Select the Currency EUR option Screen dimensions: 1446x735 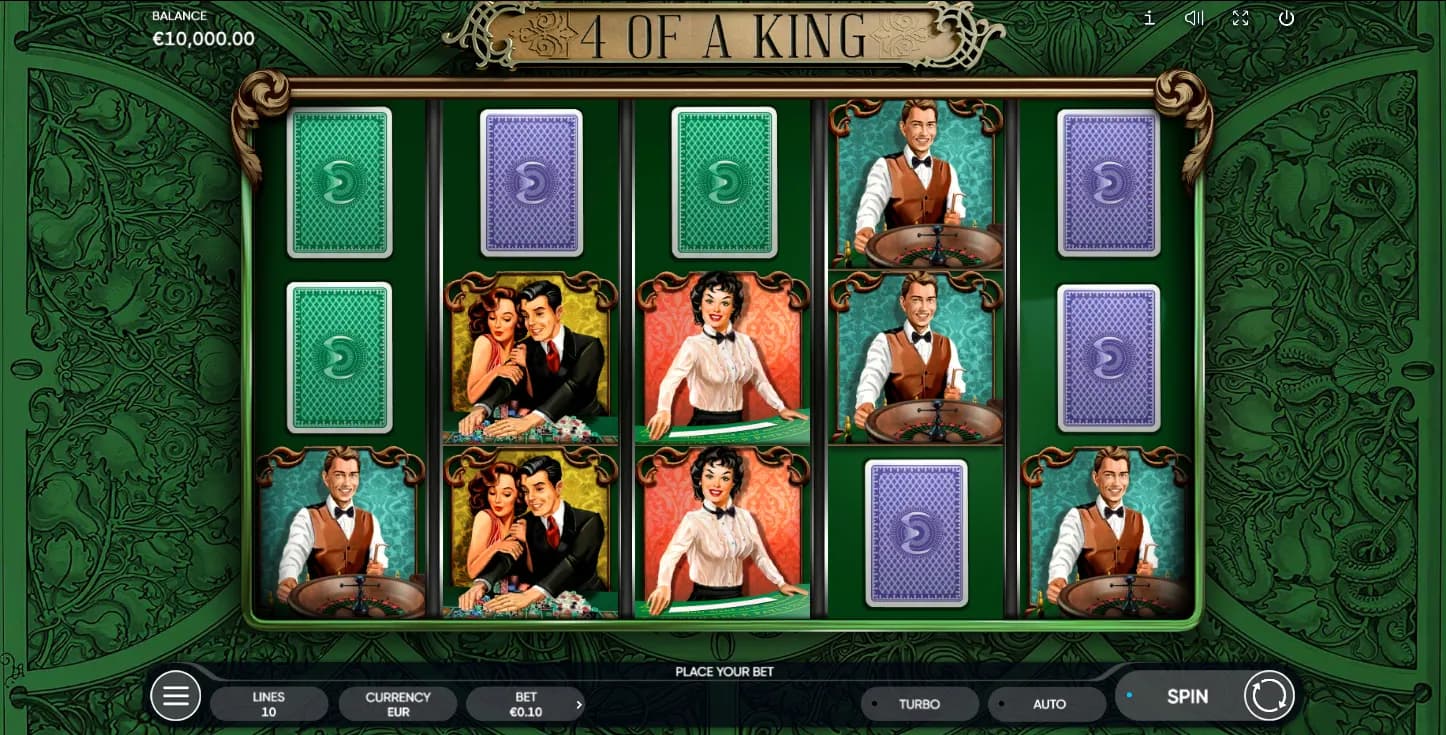point(398,704)
